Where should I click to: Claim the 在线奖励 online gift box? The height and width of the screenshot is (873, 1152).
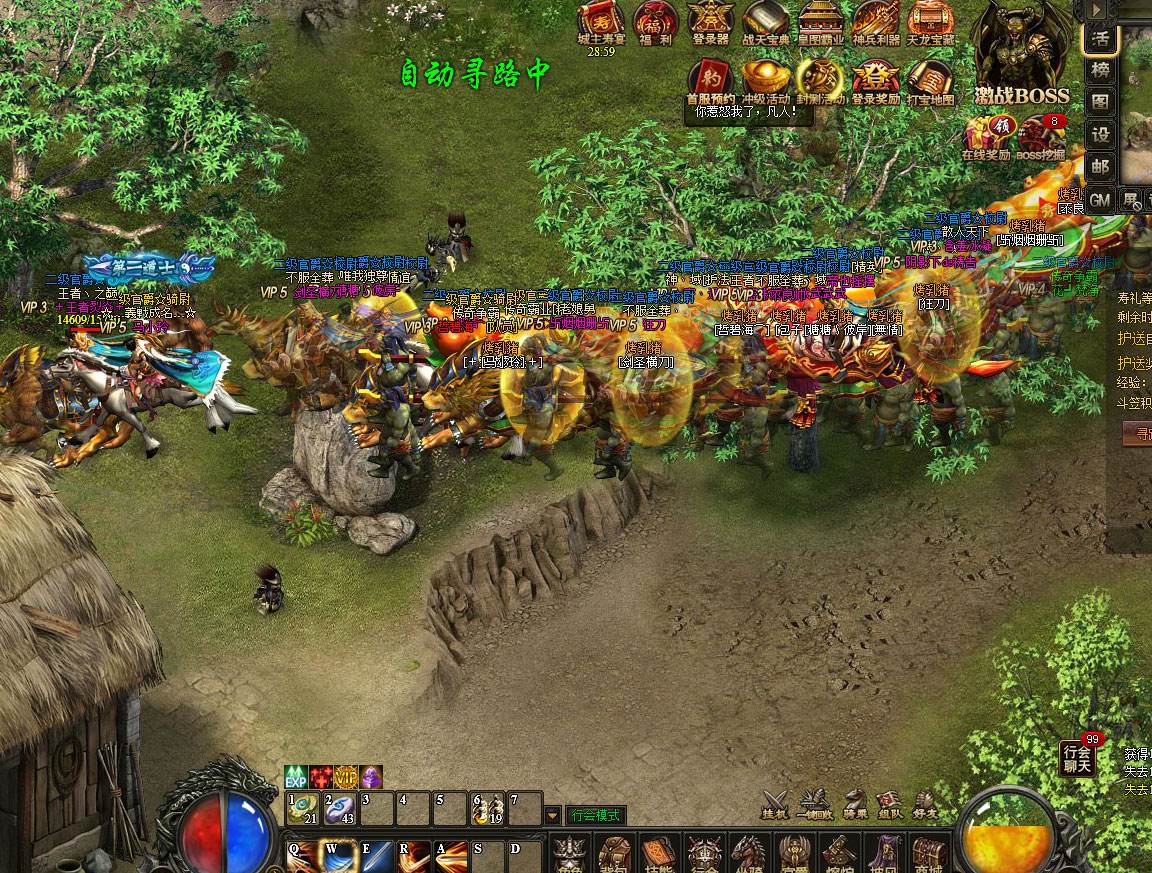pyautogui.click(x=987, y=134)
